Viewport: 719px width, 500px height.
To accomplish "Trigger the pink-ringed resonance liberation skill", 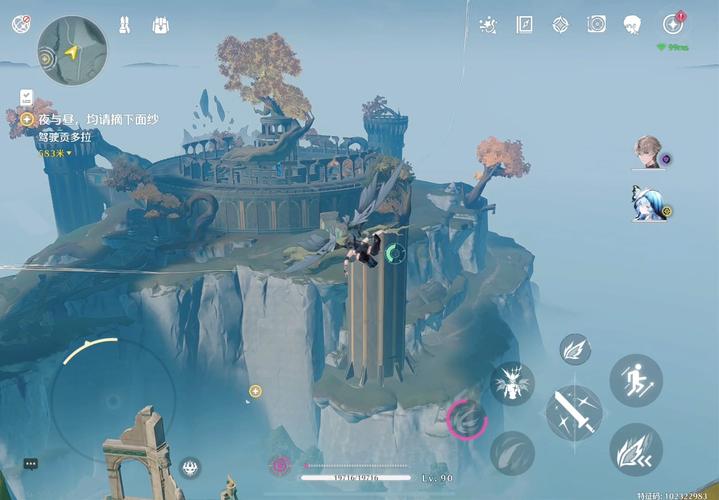I will 467,420.
